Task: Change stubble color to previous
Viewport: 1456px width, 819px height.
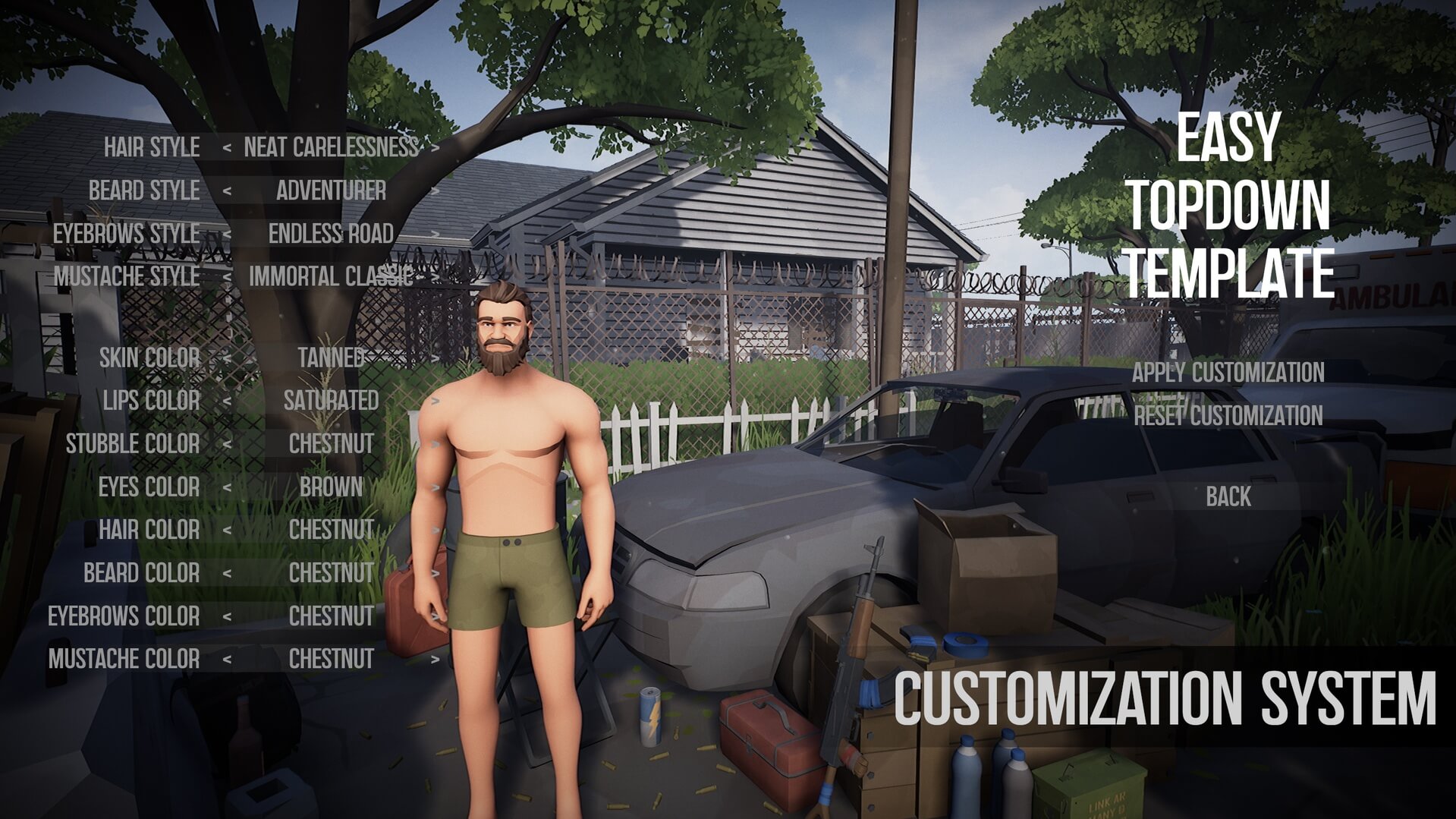Action: pos(227,444)
